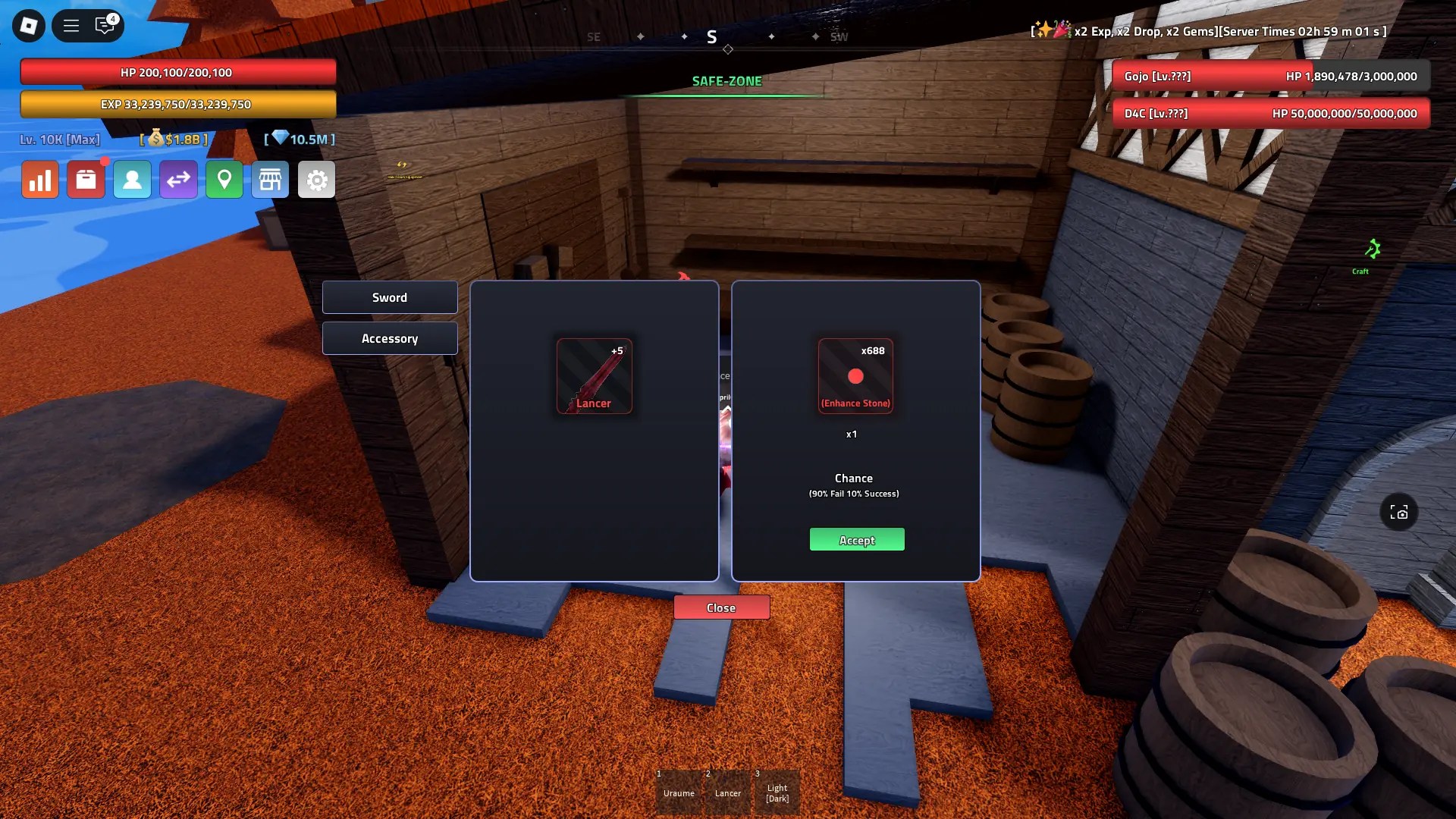Close the enhancement window
The width and height of the screenshot is (1456, 819).
[x=721, y=607]
